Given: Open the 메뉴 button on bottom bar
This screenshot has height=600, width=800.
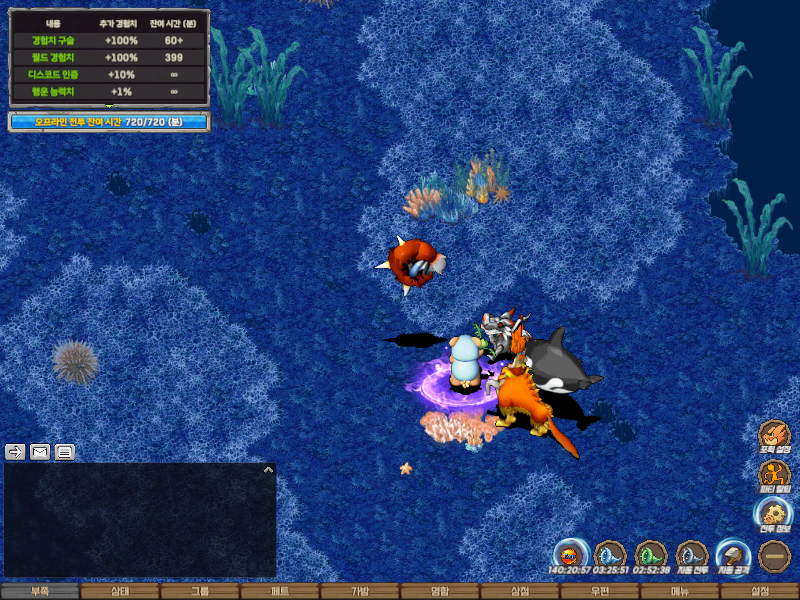Looking at the screenshot, I should [x=680, y=591].
